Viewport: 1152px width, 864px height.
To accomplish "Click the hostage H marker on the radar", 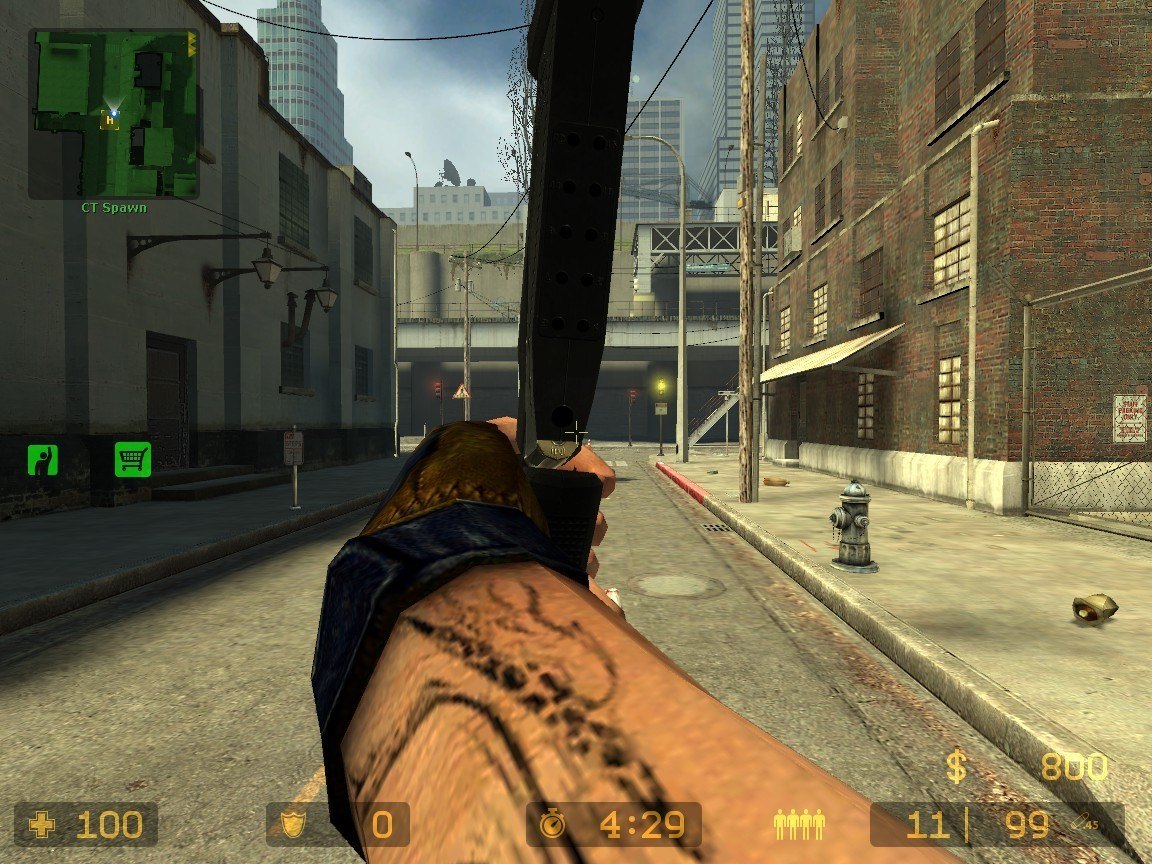I will [109, 120].
